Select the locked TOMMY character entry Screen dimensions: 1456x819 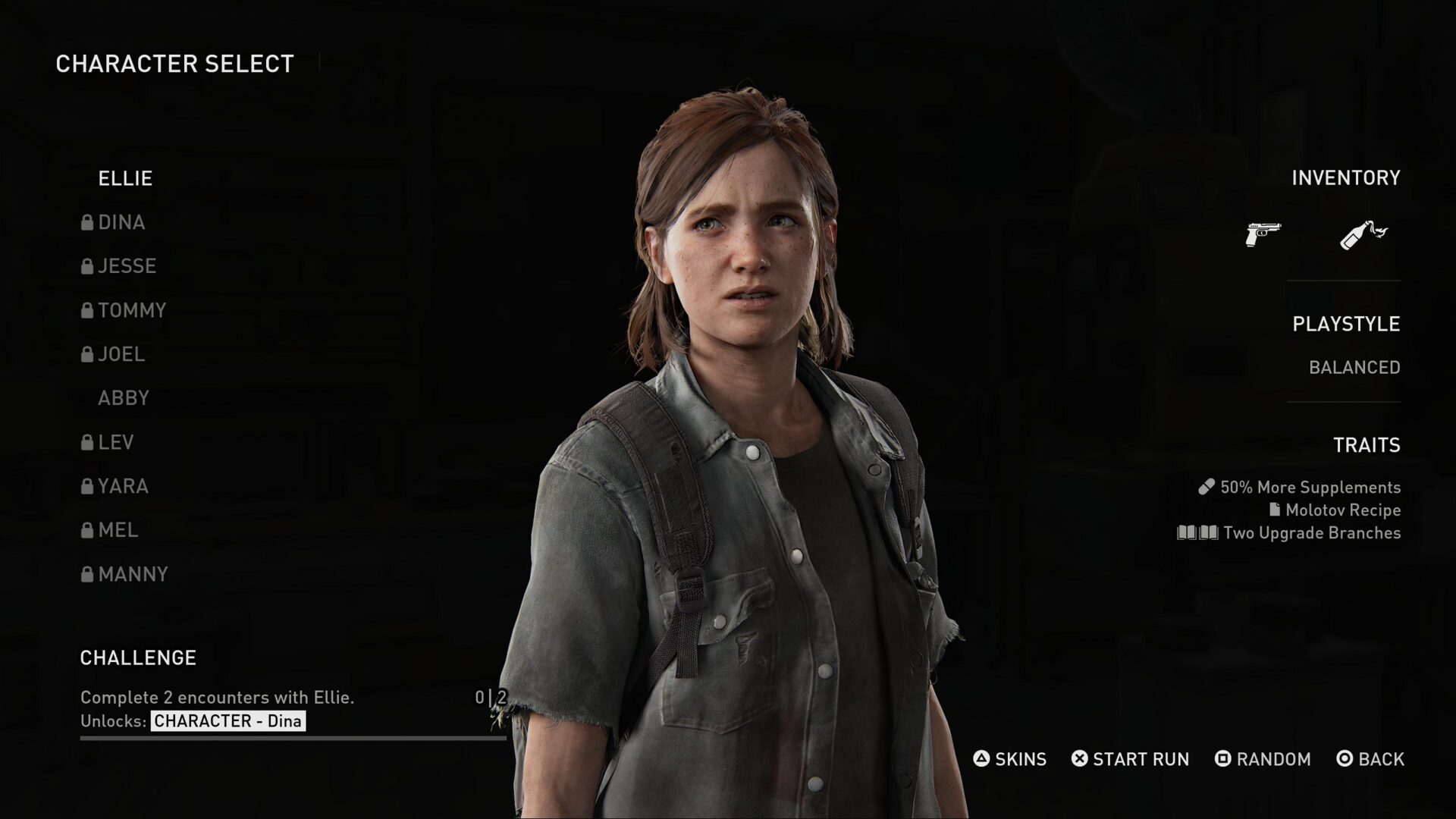(133, 310)
